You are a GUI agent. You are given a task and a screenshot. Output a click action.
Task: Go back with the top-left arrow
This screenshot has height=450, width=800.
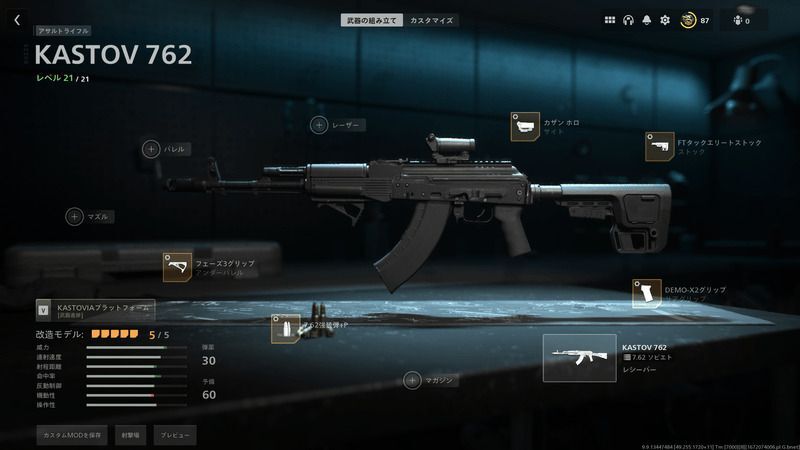point(17,20)
